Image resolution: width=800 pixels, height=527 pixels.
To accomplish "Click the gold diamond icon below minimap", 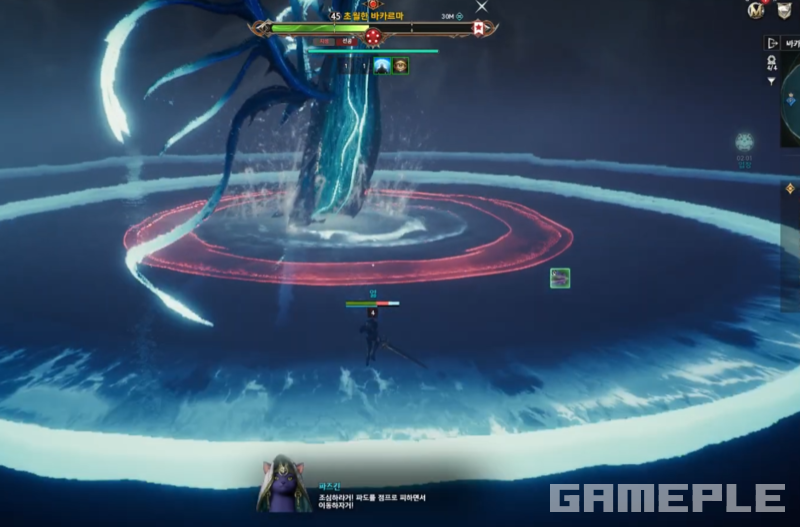I will click(x=789, y=188).
